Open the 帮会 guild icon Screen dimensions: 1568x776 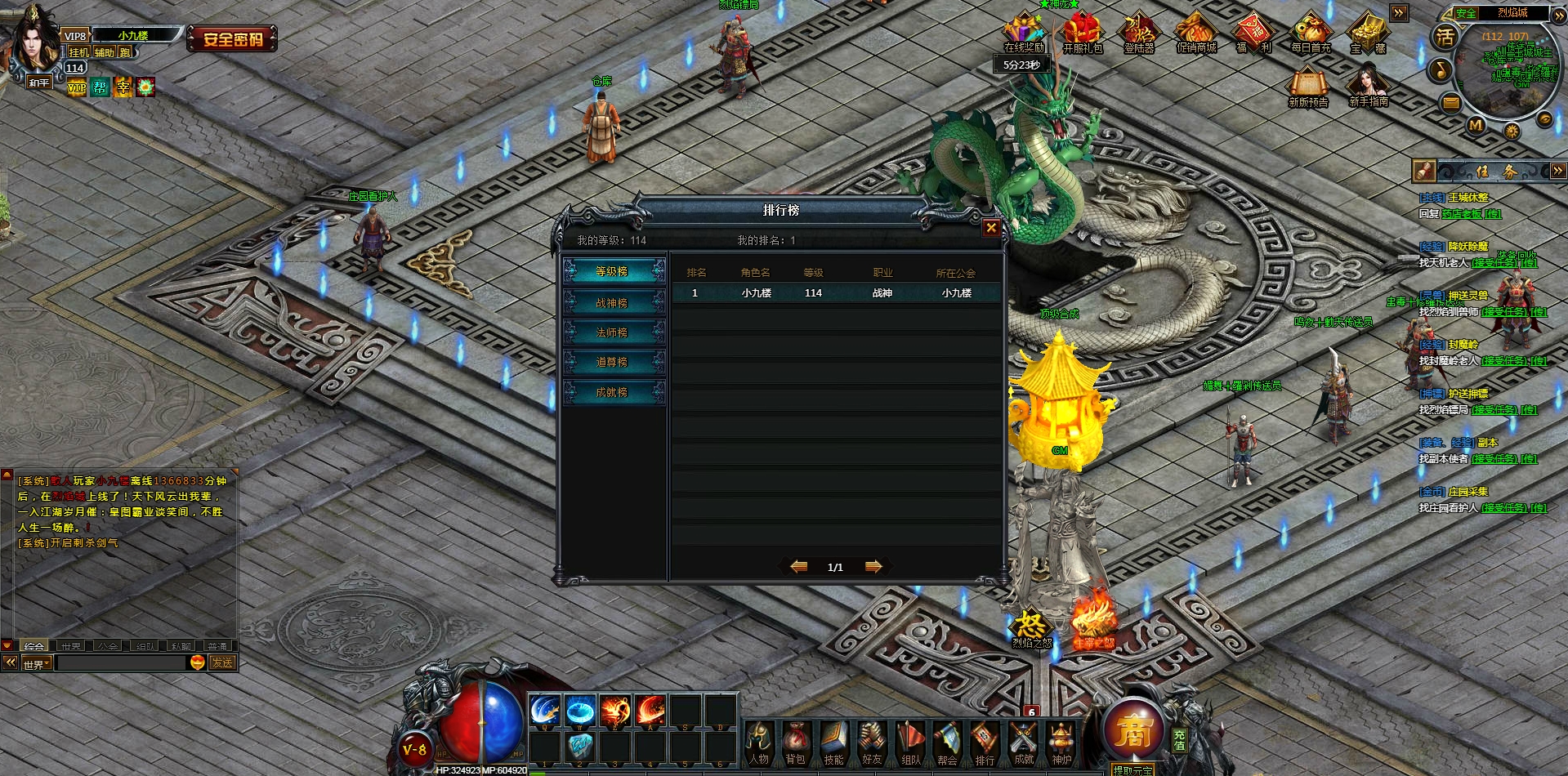click(x=948, y=742)
